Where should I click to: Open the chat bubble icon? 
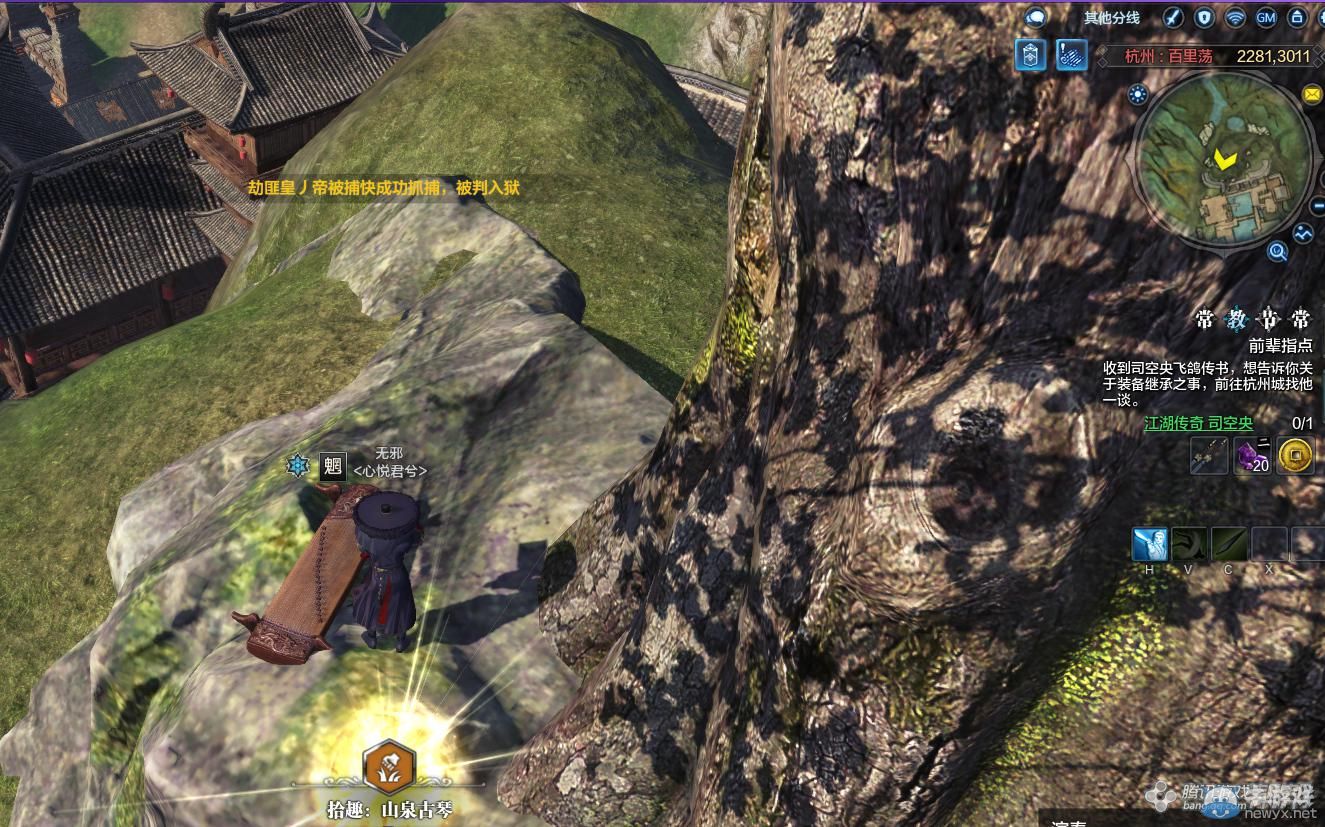tap(1036, 17)
